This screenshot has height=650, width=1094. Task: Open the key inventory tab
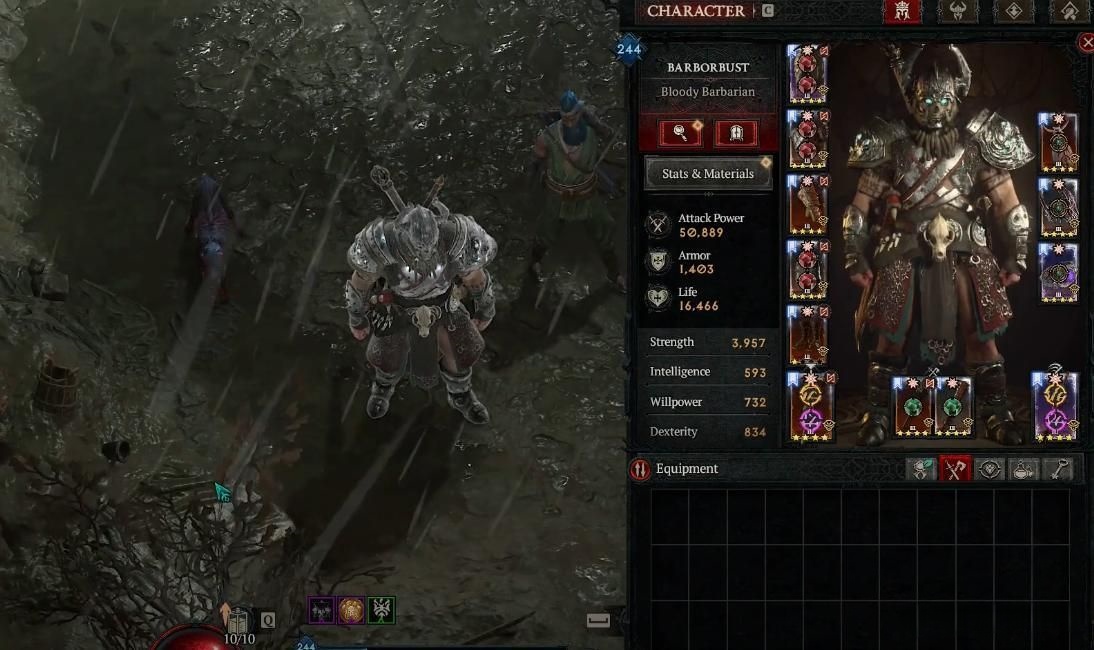pos(1060,469)
